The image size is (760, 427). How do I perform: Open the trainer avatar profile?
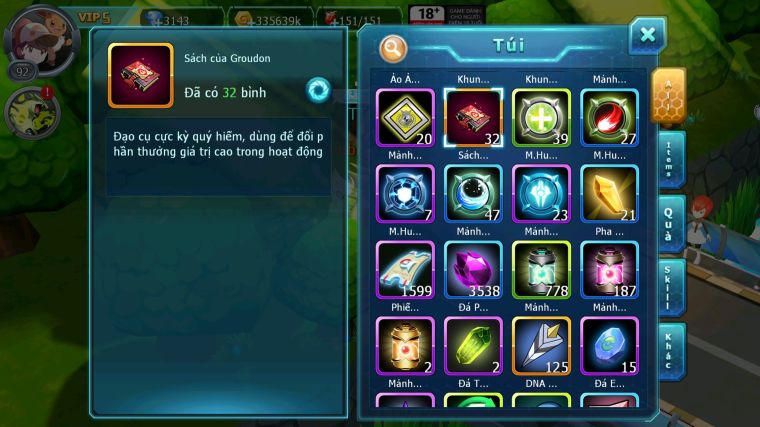[42, 38]
